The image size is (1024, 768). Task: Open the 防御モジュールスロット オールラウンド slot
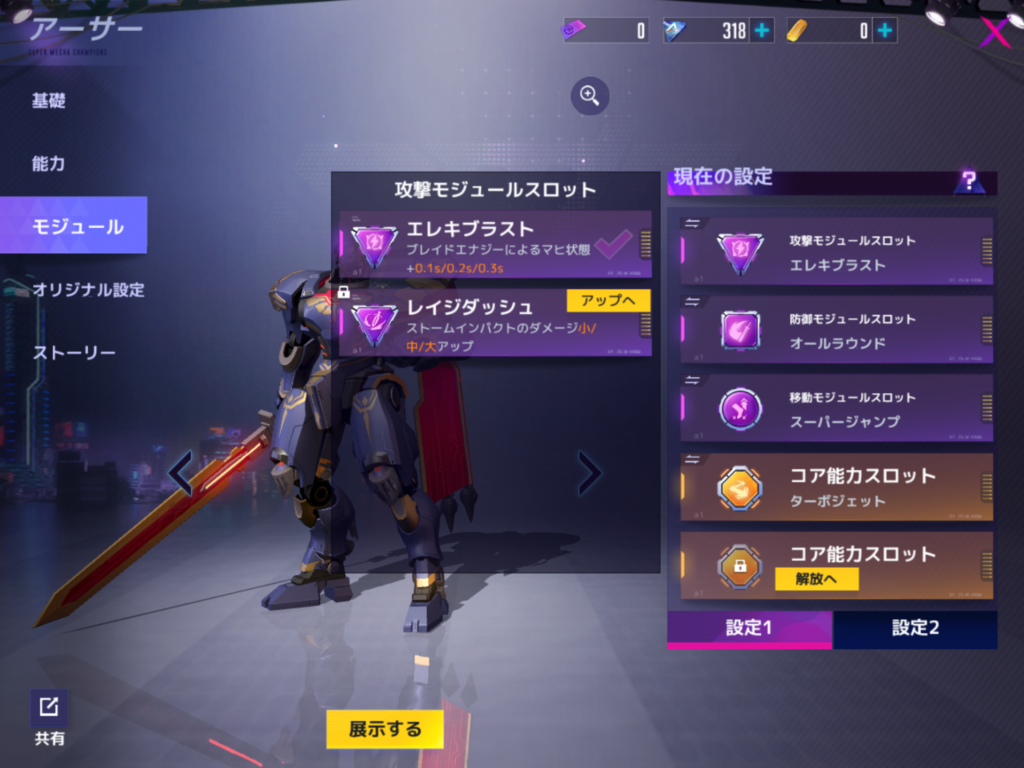tap(837, 330)
